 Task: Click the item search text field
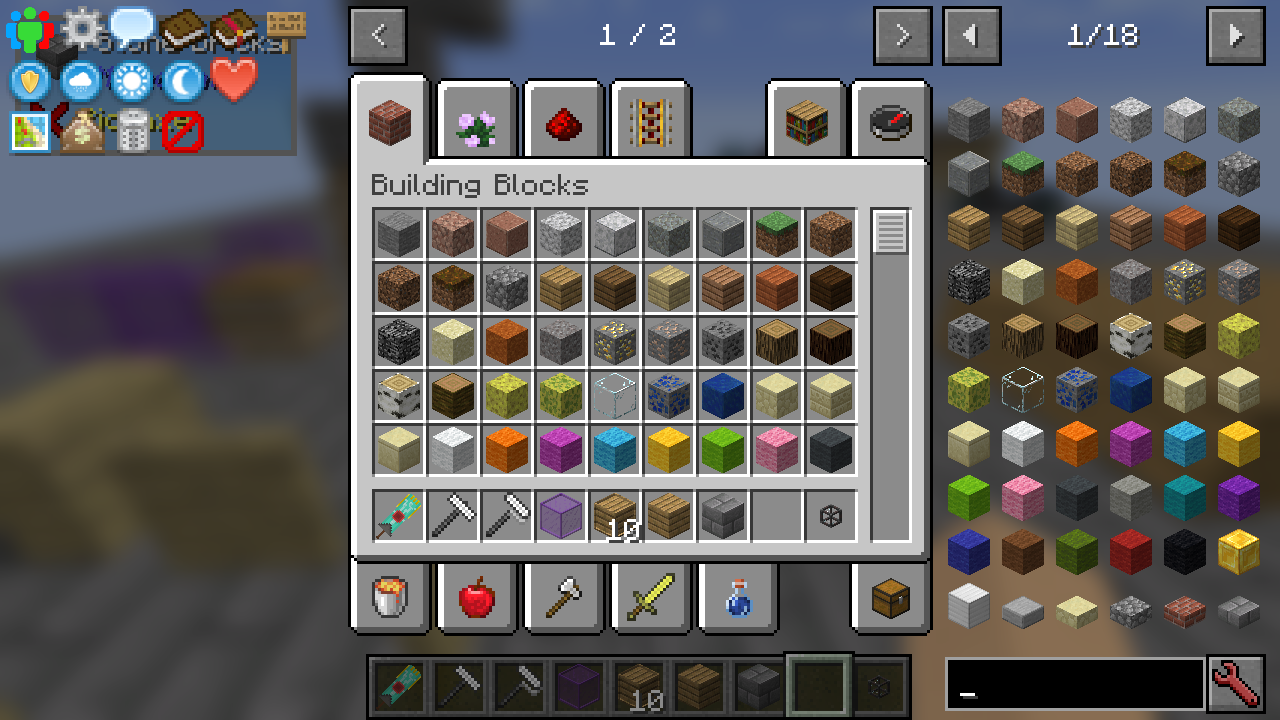pos(1074,684)
